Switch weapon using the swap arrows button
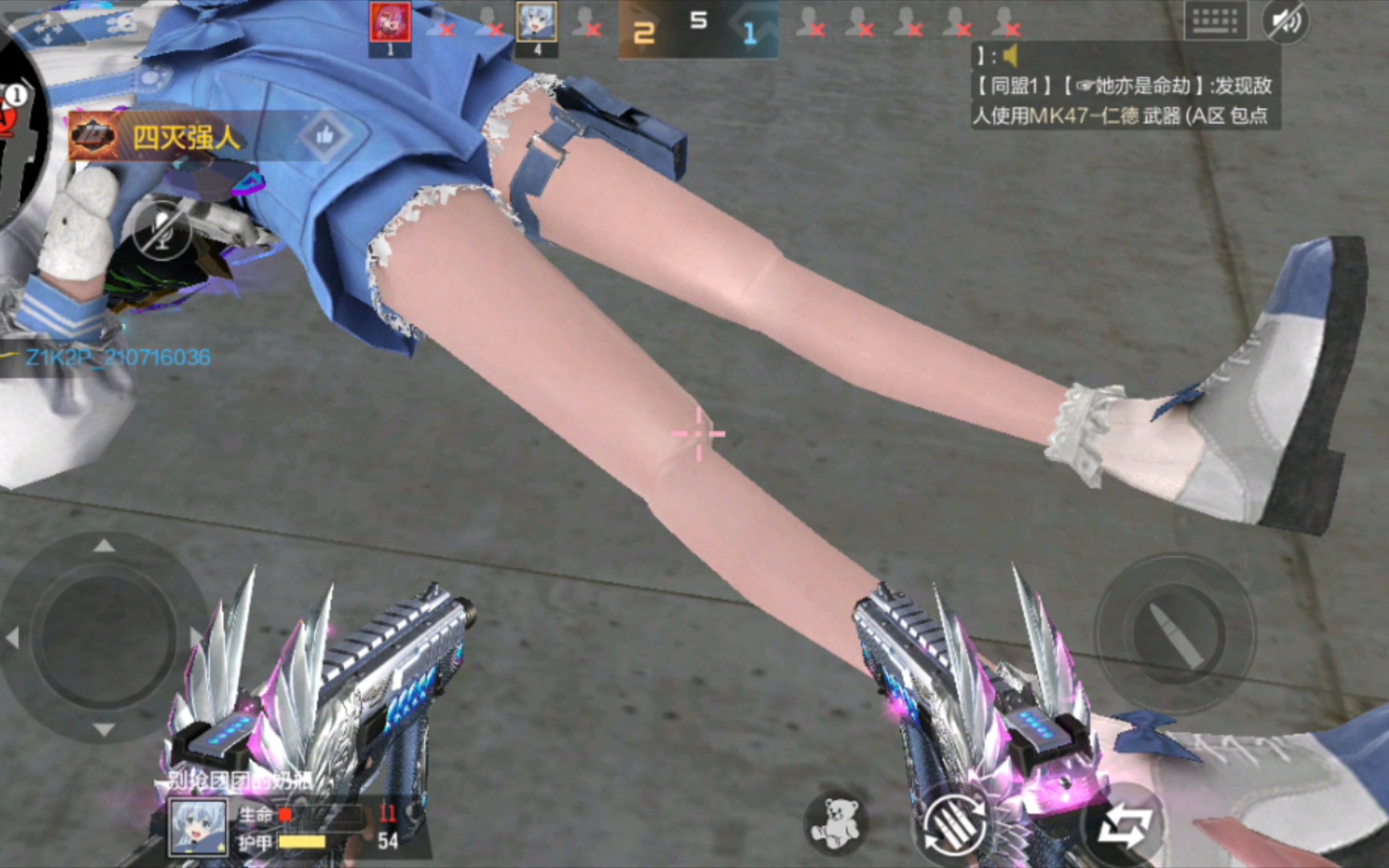This screenshot has height=868, width=1389. (x=1124, y=825)
